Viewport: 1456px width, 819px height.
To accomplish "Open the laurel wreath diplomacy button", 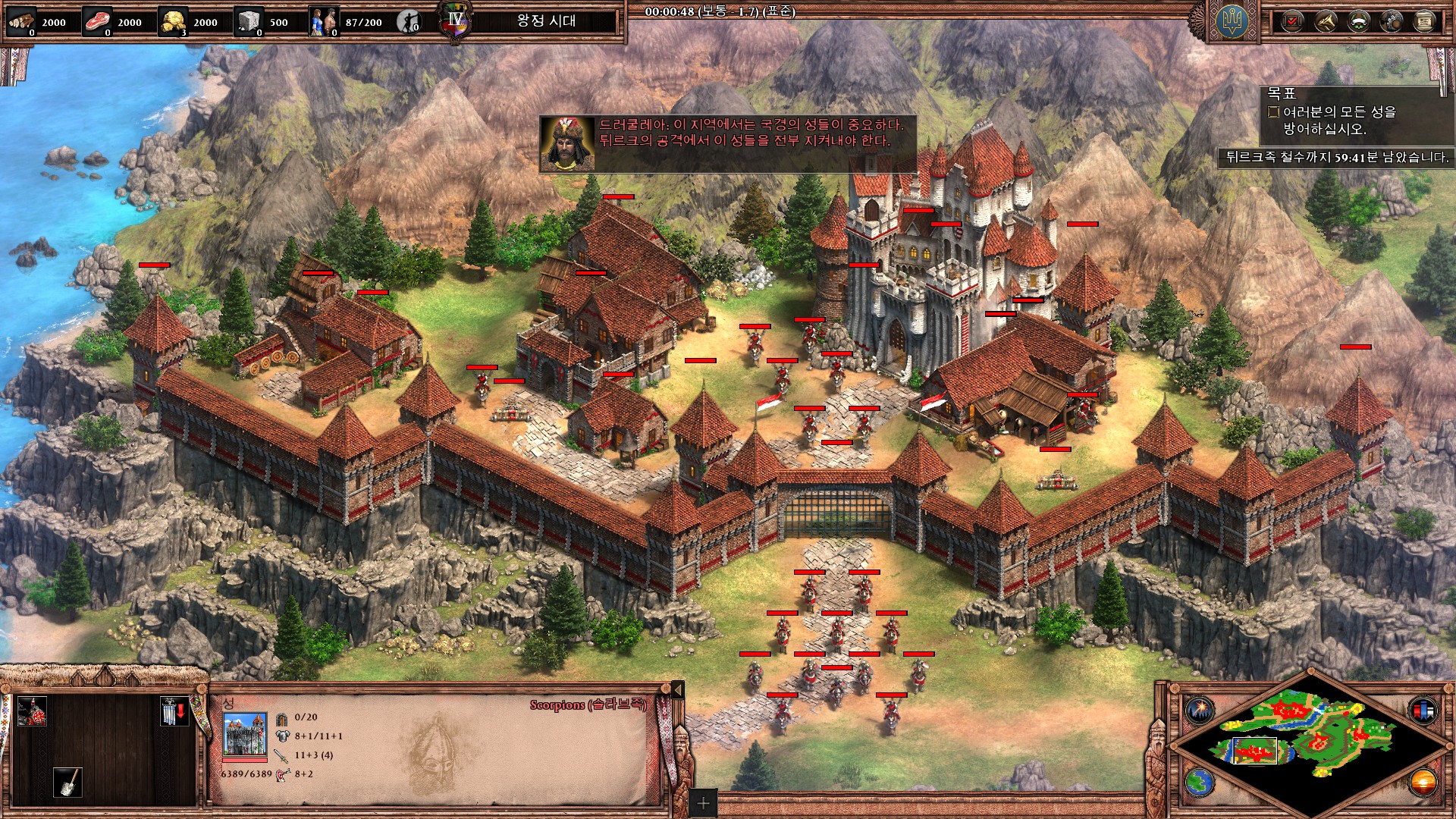I will (x=1358, y=21).
